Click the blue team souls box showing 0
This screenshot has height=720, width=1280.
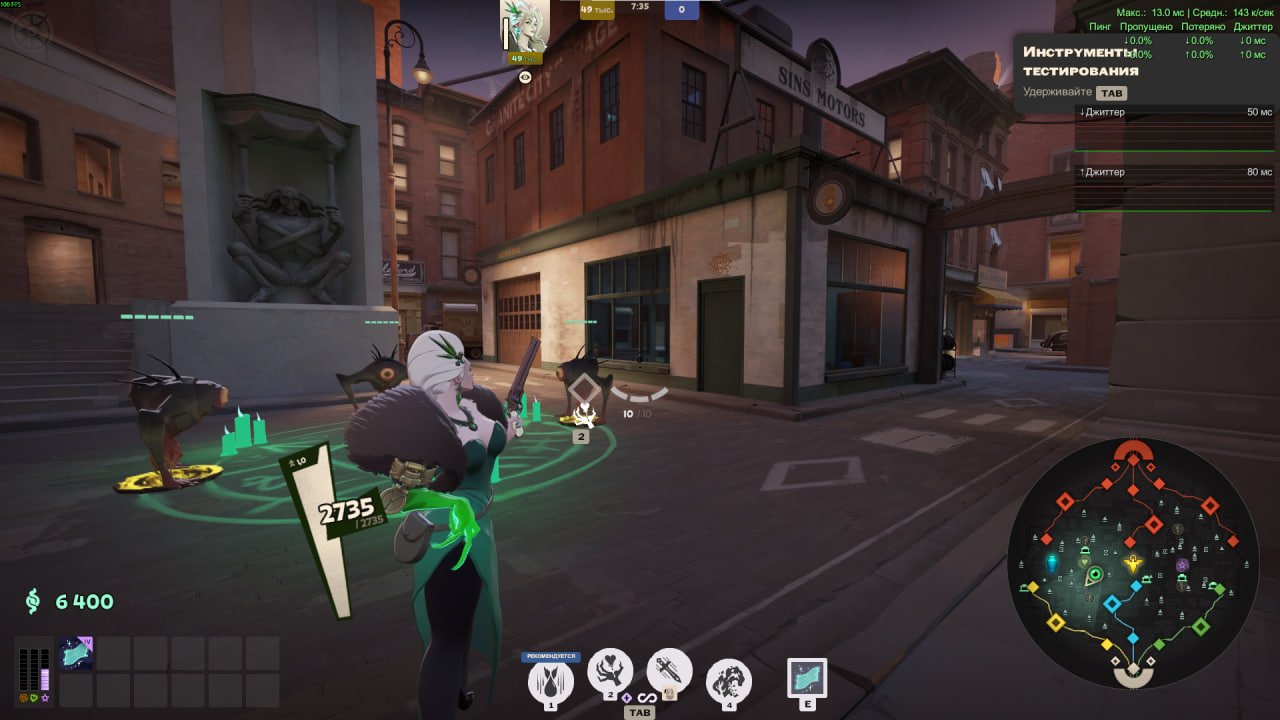[x=681, y=11]
